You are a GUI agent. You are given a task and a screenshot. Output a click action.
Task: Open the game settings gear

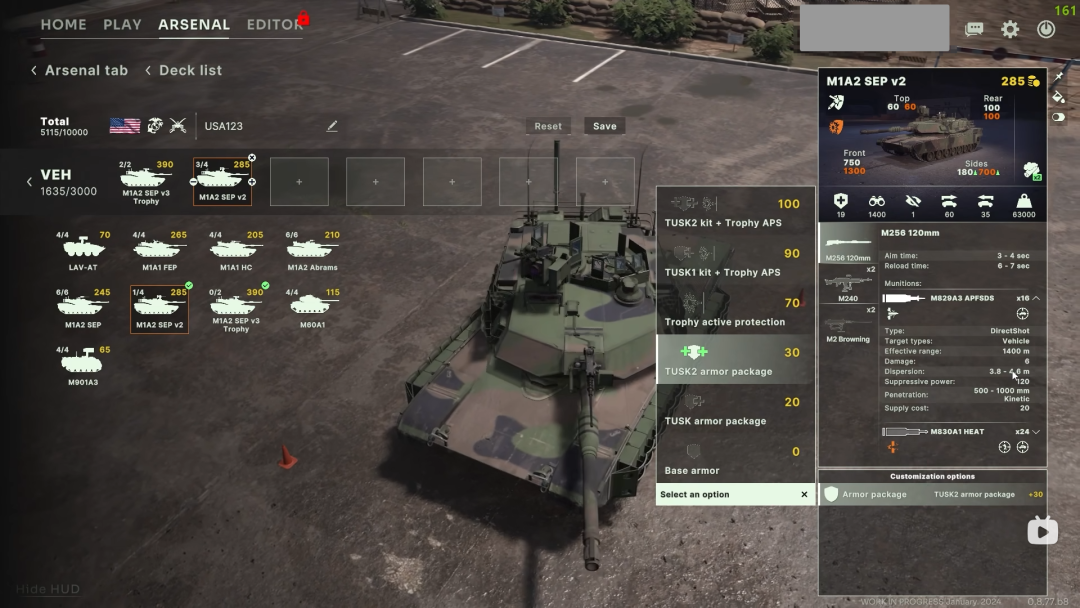click(x=1010, y=29)
